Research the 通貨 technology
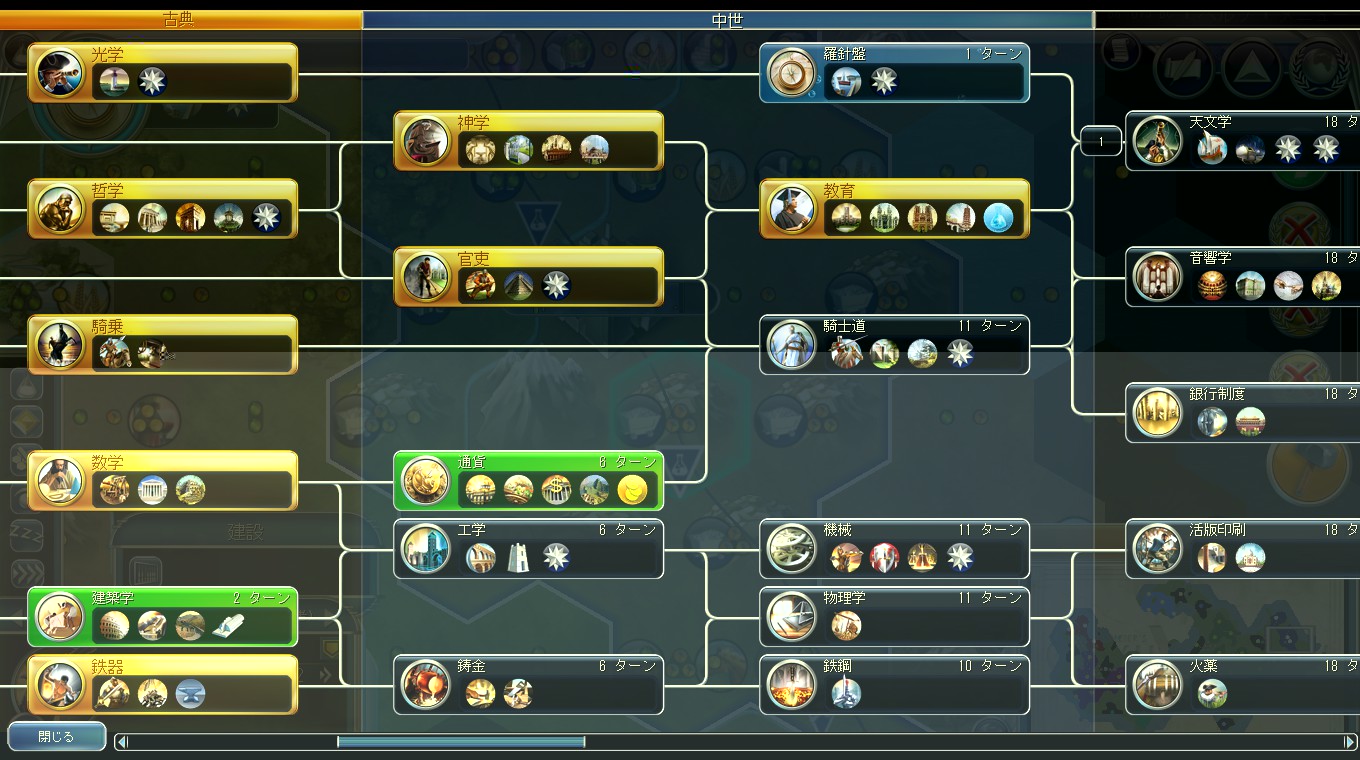This screenshot has width=1360, height=760. [x=529, y=480]
